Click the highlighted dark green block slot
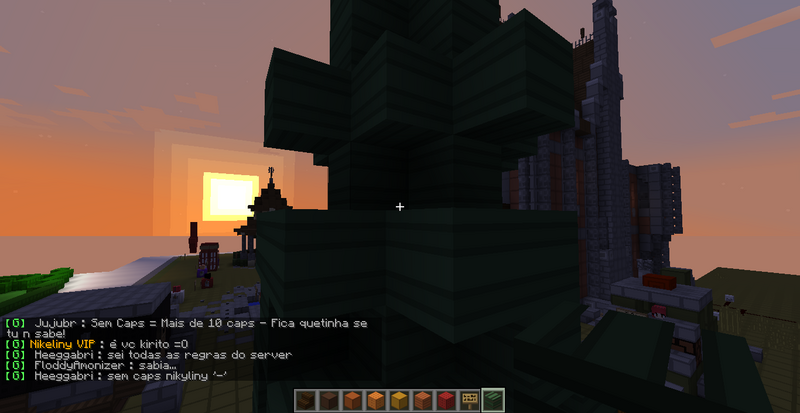Viewport: 800px width, 413px height. (492, 401)
